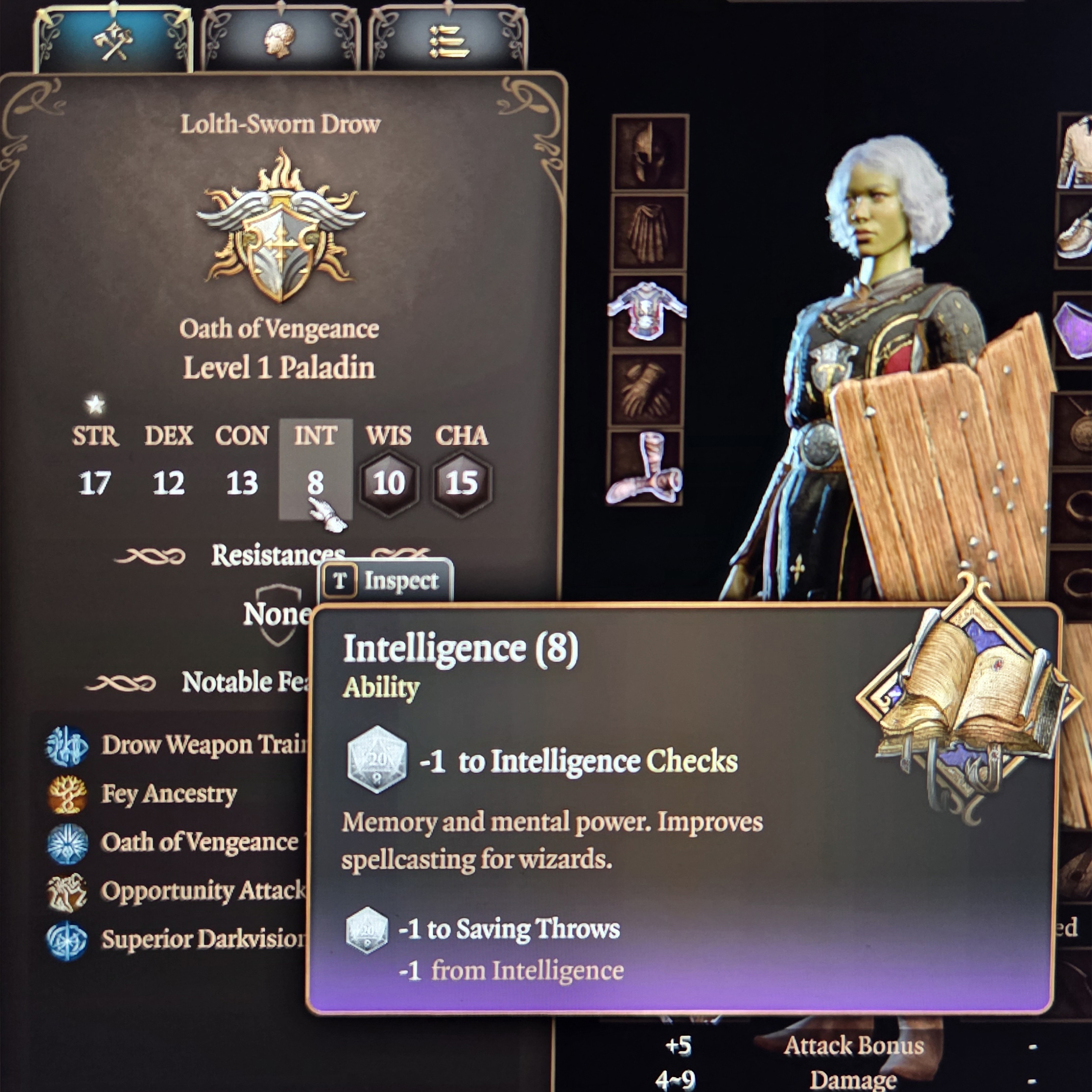The image size is (1092, 1092).
Task: Click the empty helmet equipment slot
Action: (x=650, y=153)
